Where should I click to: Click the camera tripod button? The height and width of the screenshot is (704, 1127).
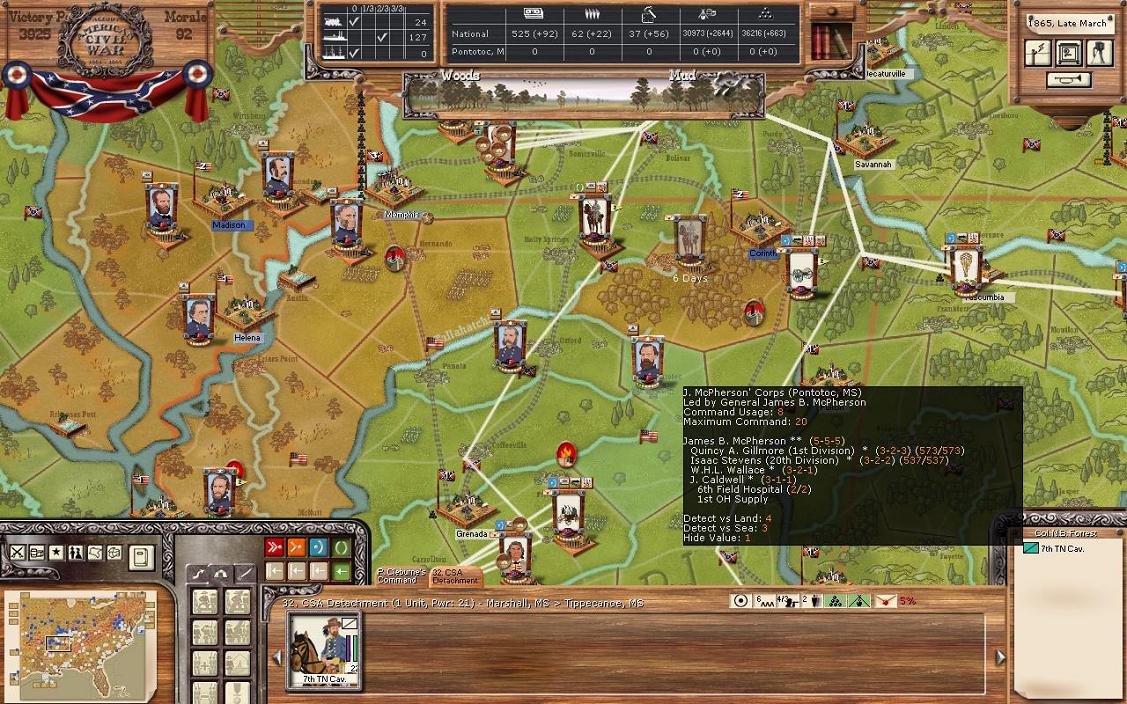pyautogui.click(x=1098, y=52)
